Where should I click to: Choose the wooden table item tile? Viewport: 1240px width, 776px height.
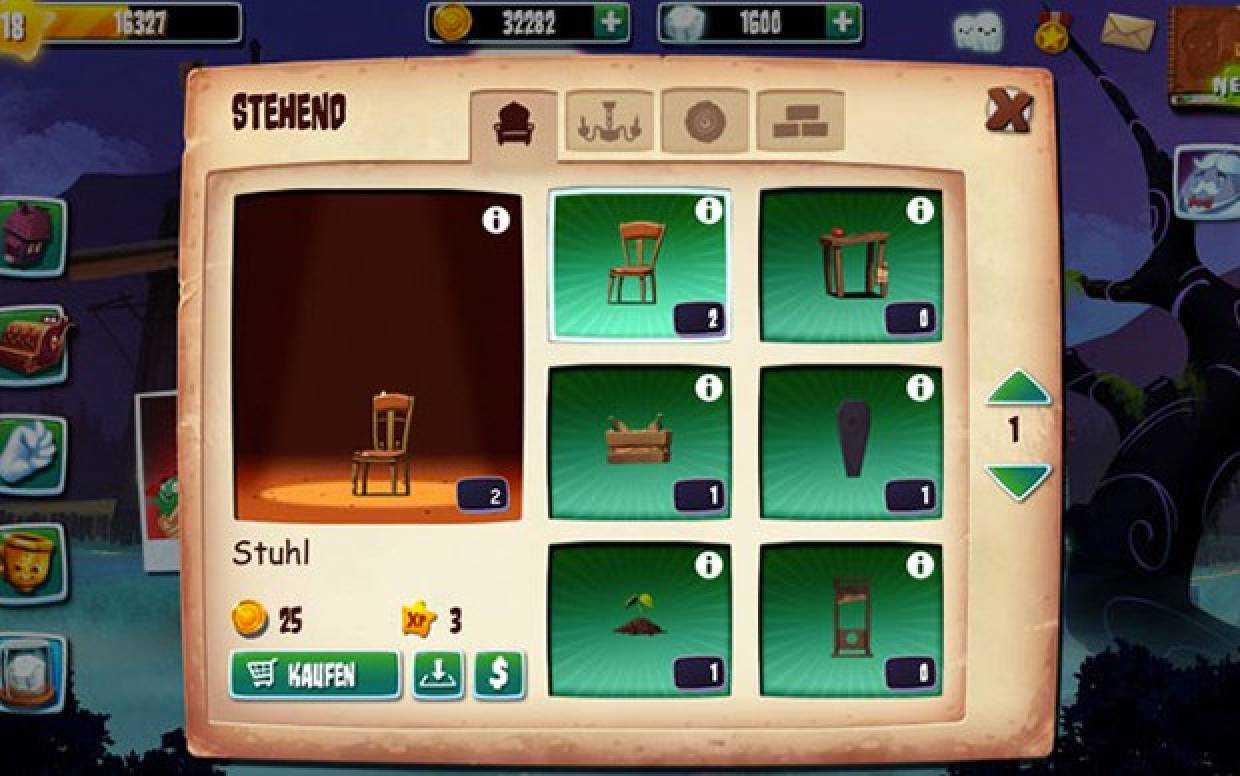click(850, 265)
